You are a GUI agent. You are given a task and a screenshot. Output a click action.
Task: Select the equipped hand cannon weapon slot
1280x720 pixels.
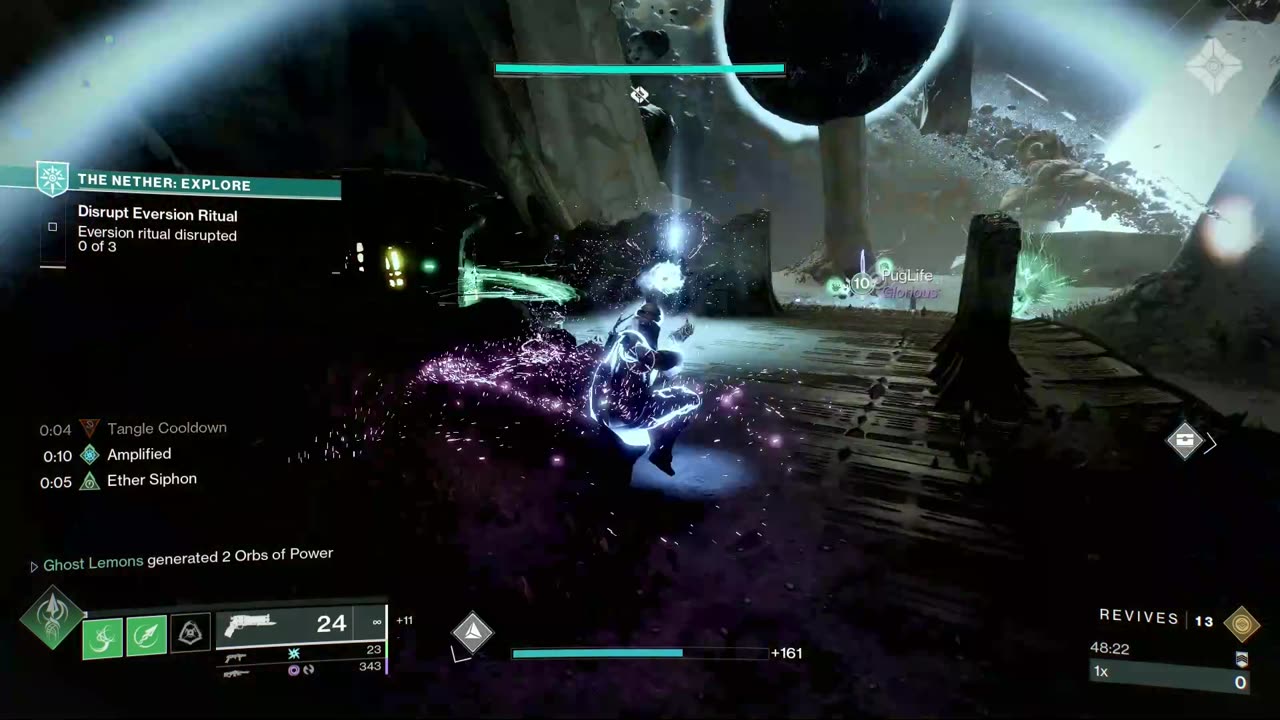click(300, 625)
